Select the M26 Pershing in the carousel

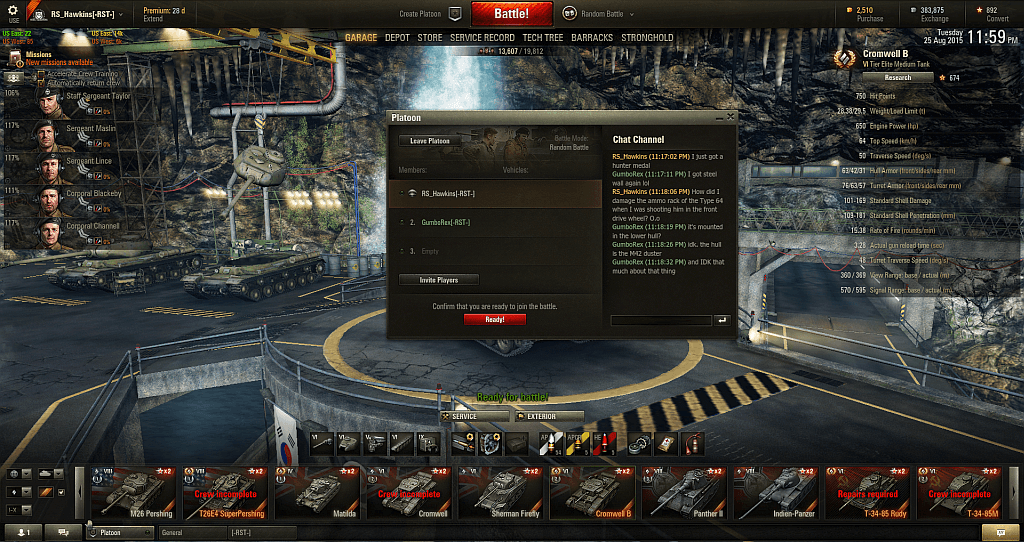tap(131, 492)
